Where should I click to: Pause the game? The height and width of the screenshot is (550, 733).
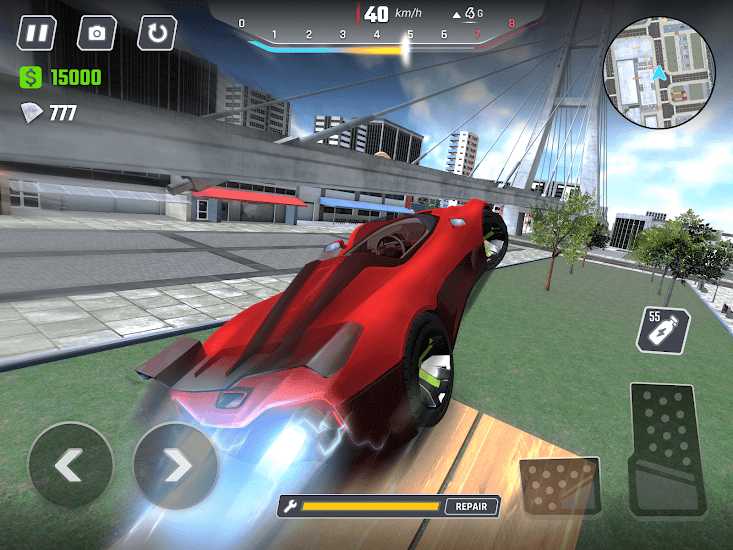(x=37, y=33)
